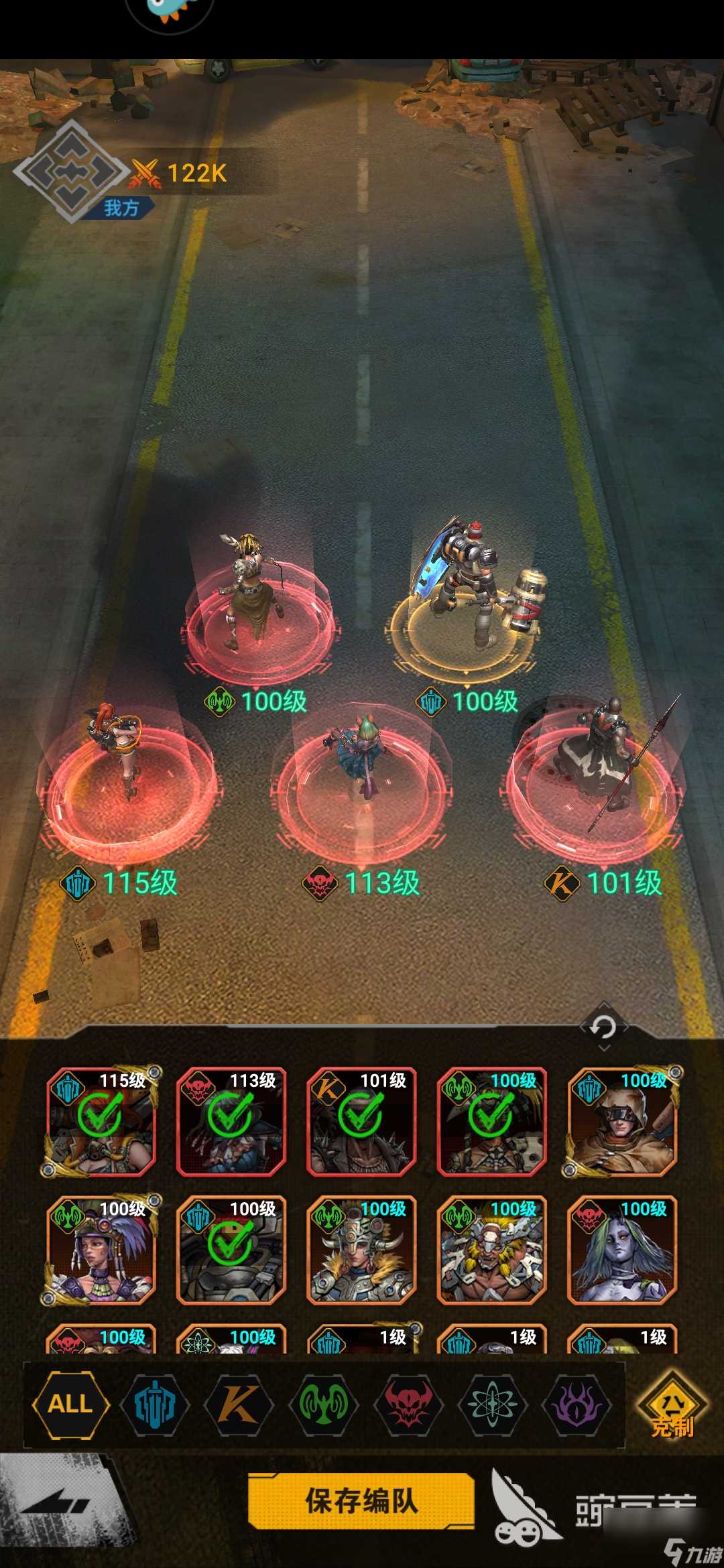The image size is (724, 1568).
Task: Filter heroes by orange K faction
Action: pos(239,1404)
